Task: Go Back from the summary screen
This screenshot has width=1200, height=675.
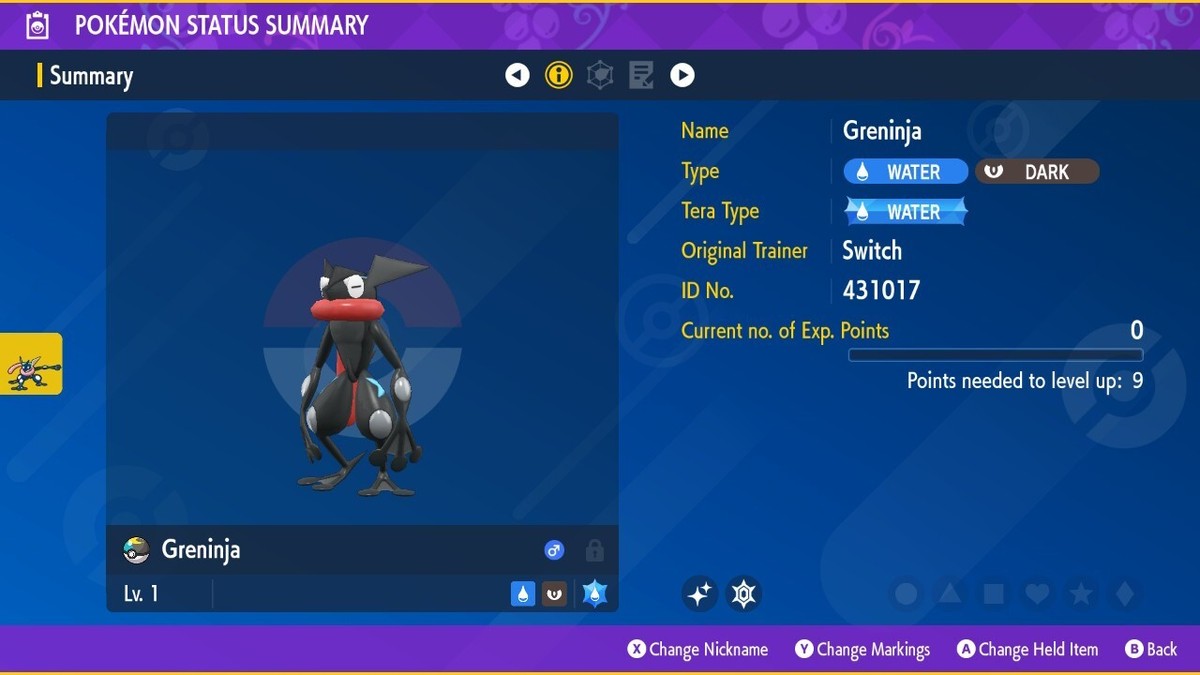Action: click(x=1151, y=649)
